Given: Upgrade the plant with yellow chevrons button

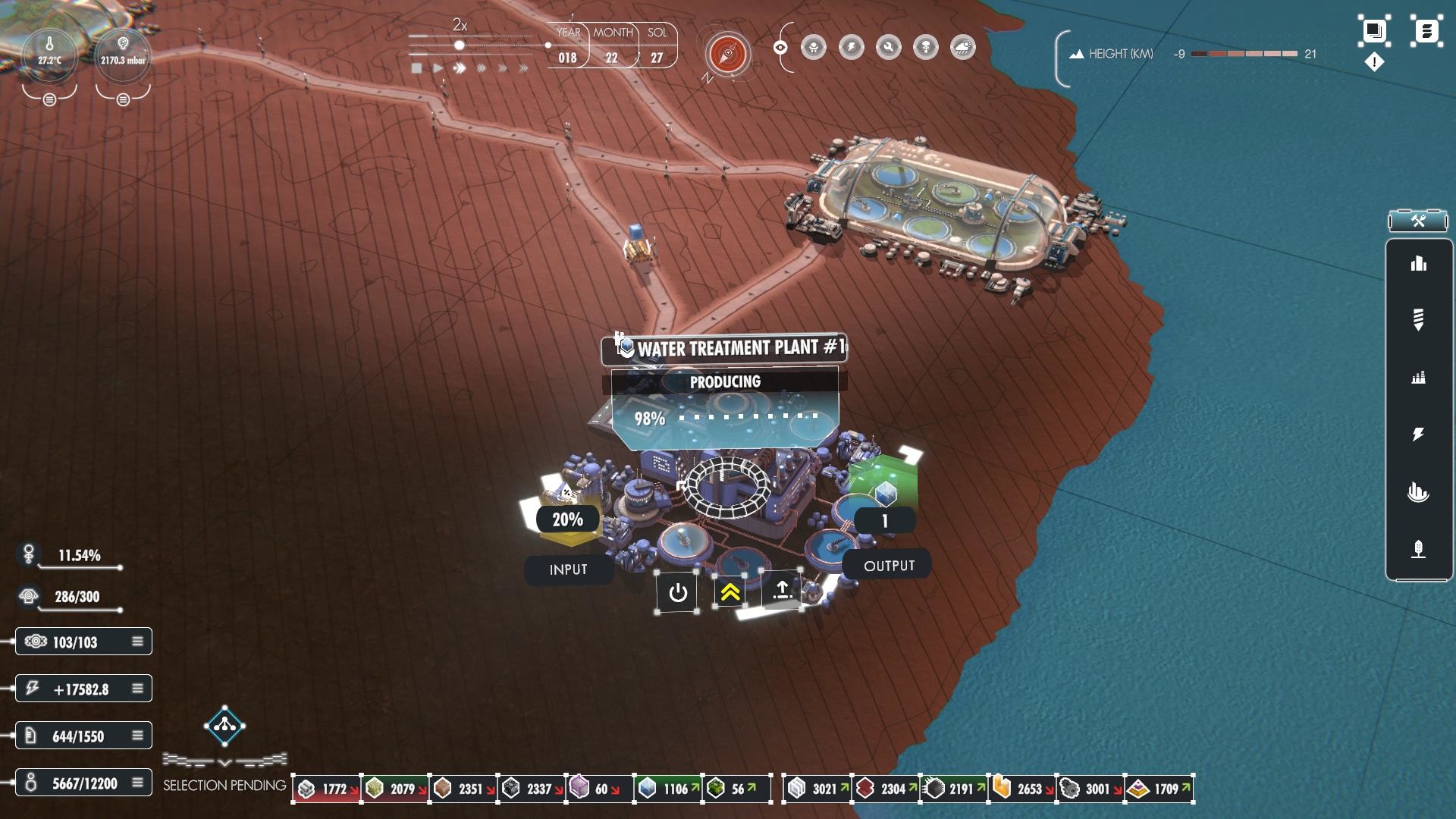Looking at the screenshot, I should click(x=730, y=592).
